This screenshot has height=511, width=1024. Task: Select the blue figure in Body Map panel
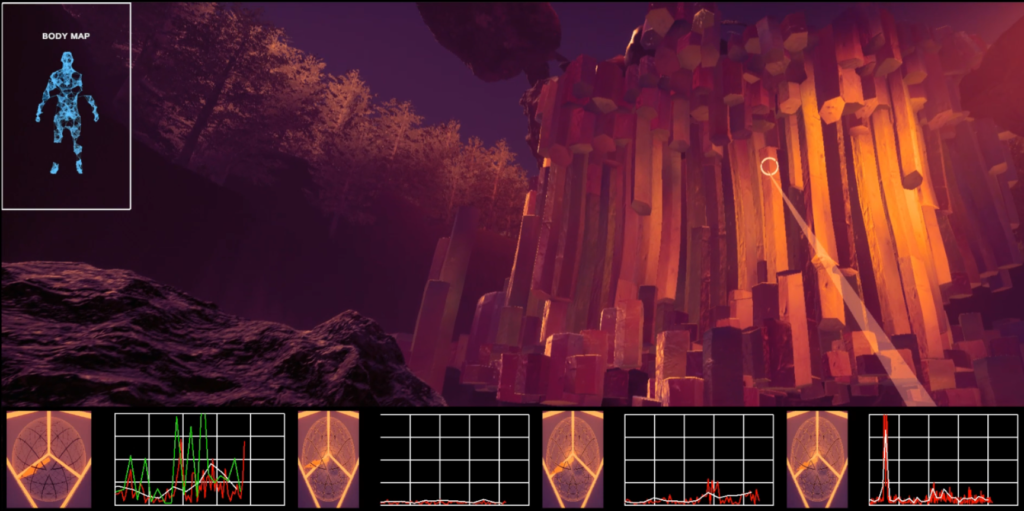pyautogui.click(x=67, y=112)
